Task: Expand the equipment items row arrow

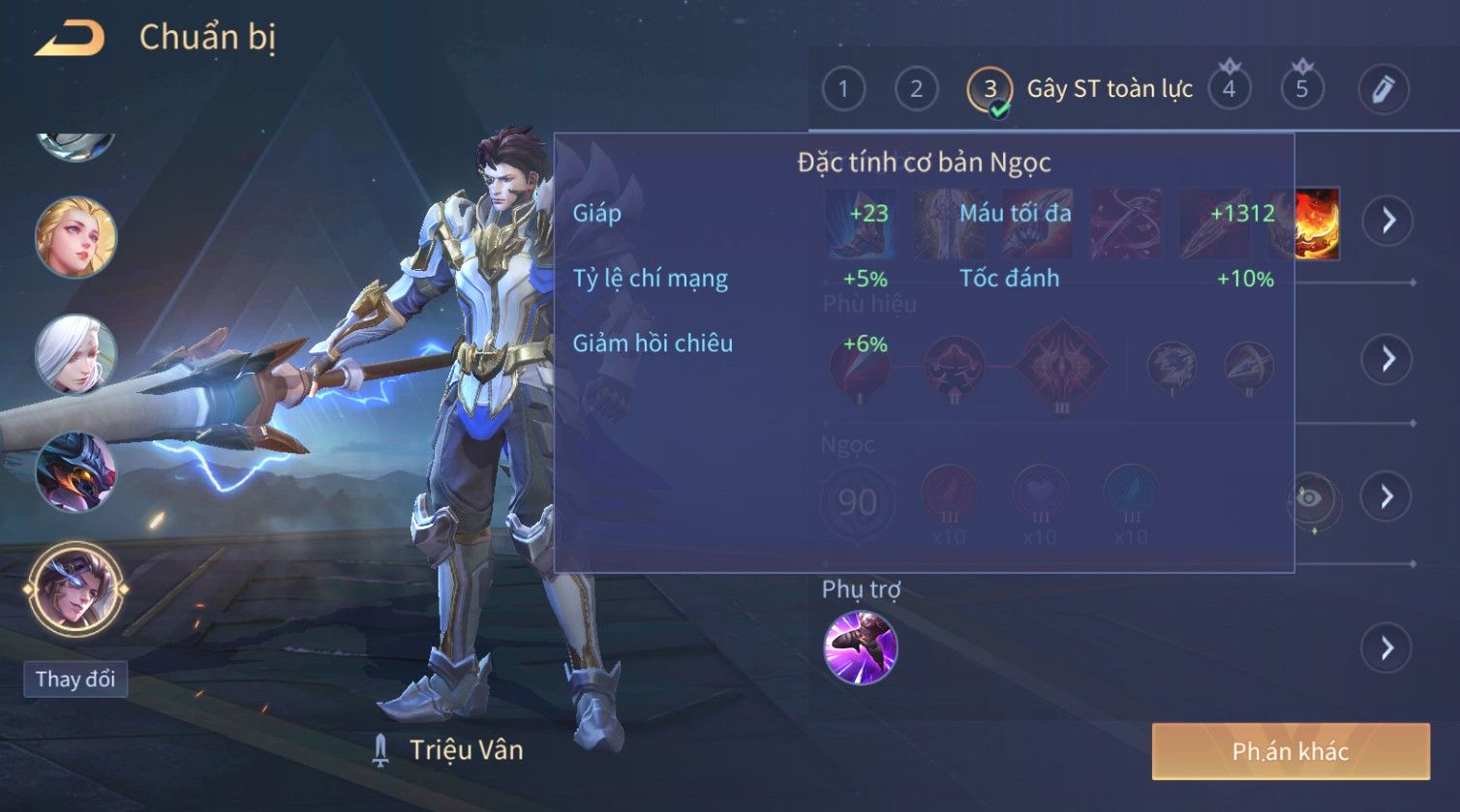Action: [1388, 221]
